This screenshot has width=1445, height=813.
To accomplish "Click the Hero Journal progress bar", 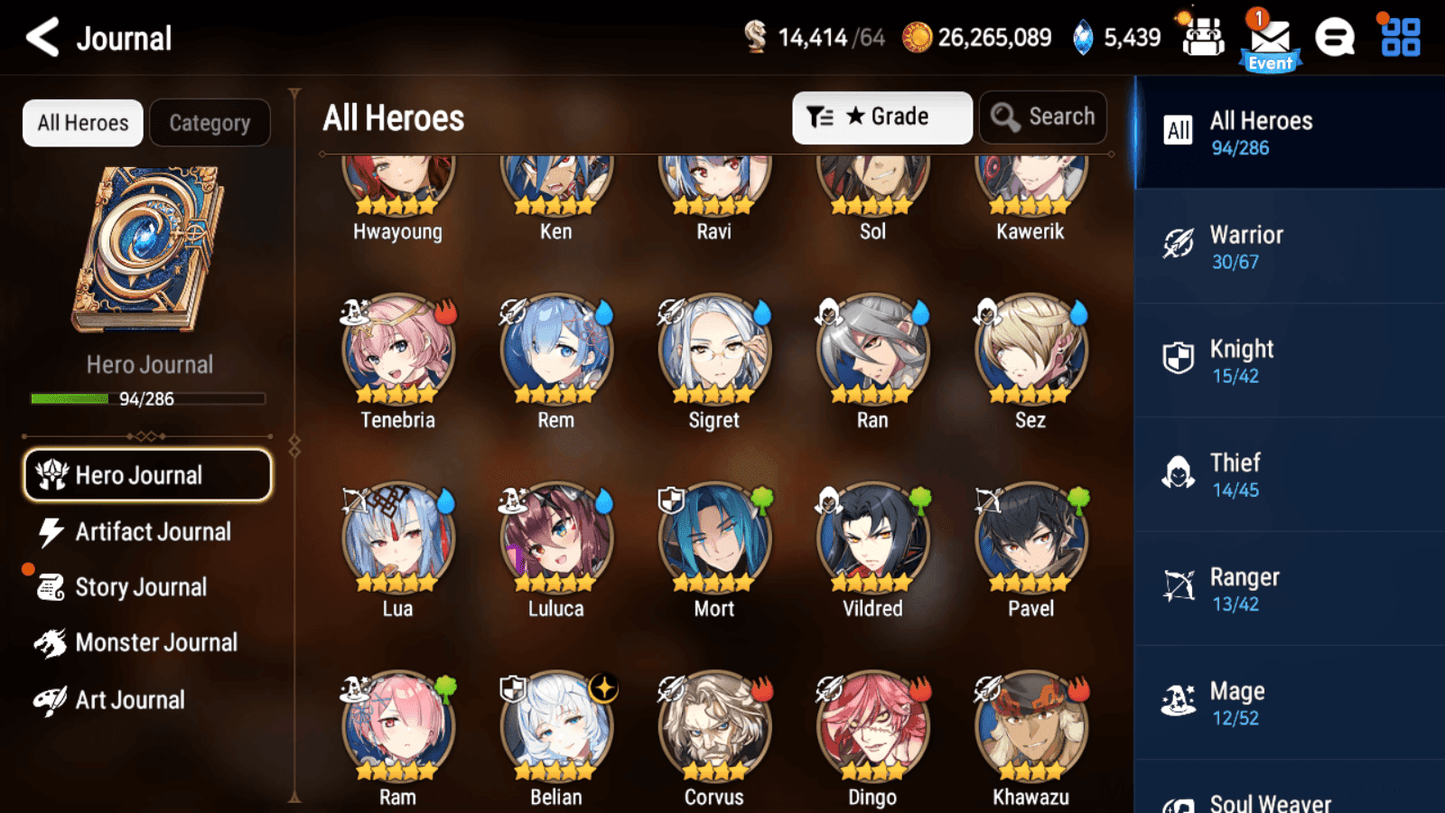I will pos(150,398).
